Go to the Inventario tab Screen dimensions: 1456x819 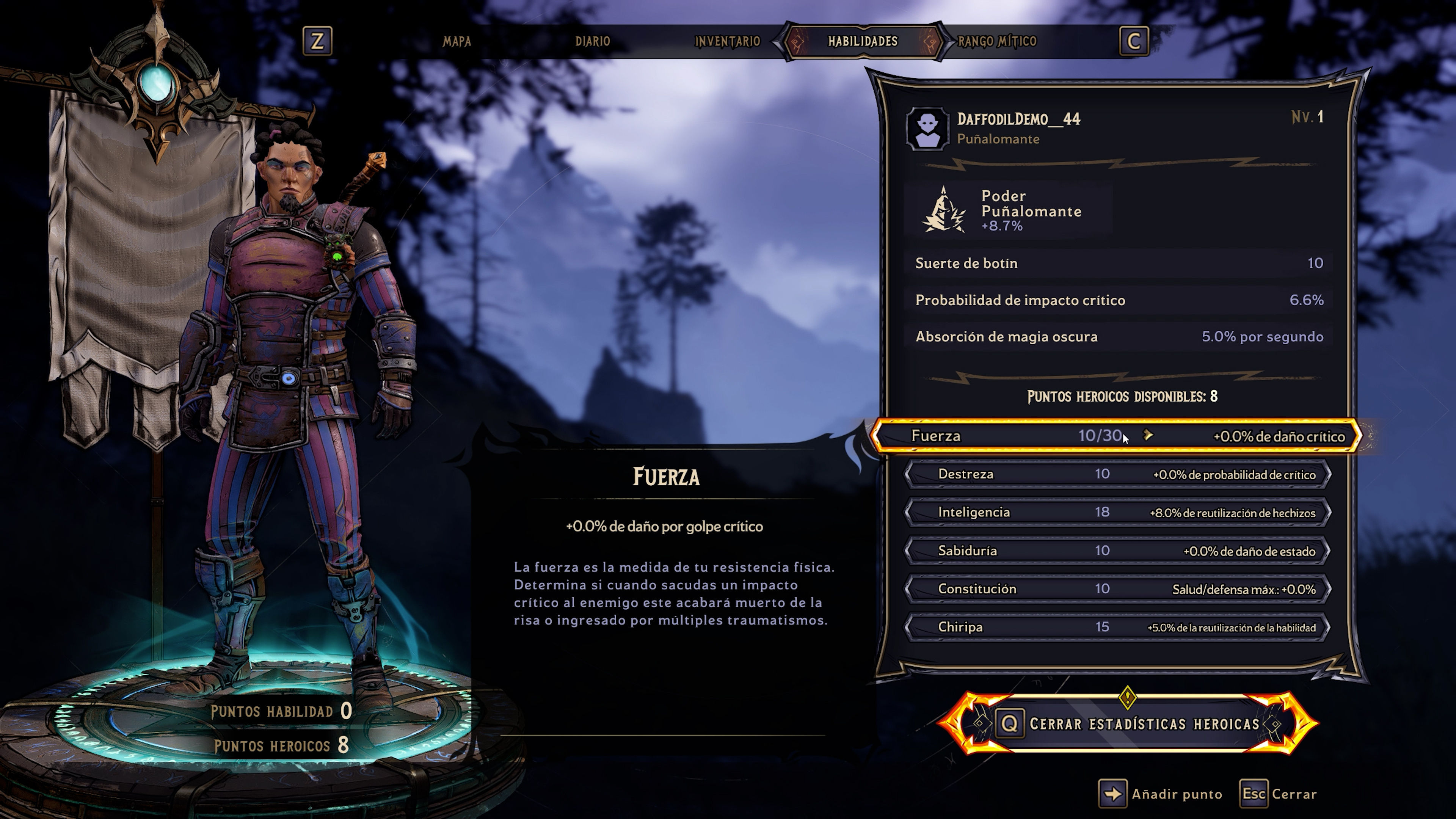pyautogui.click(x=727, y=41)
